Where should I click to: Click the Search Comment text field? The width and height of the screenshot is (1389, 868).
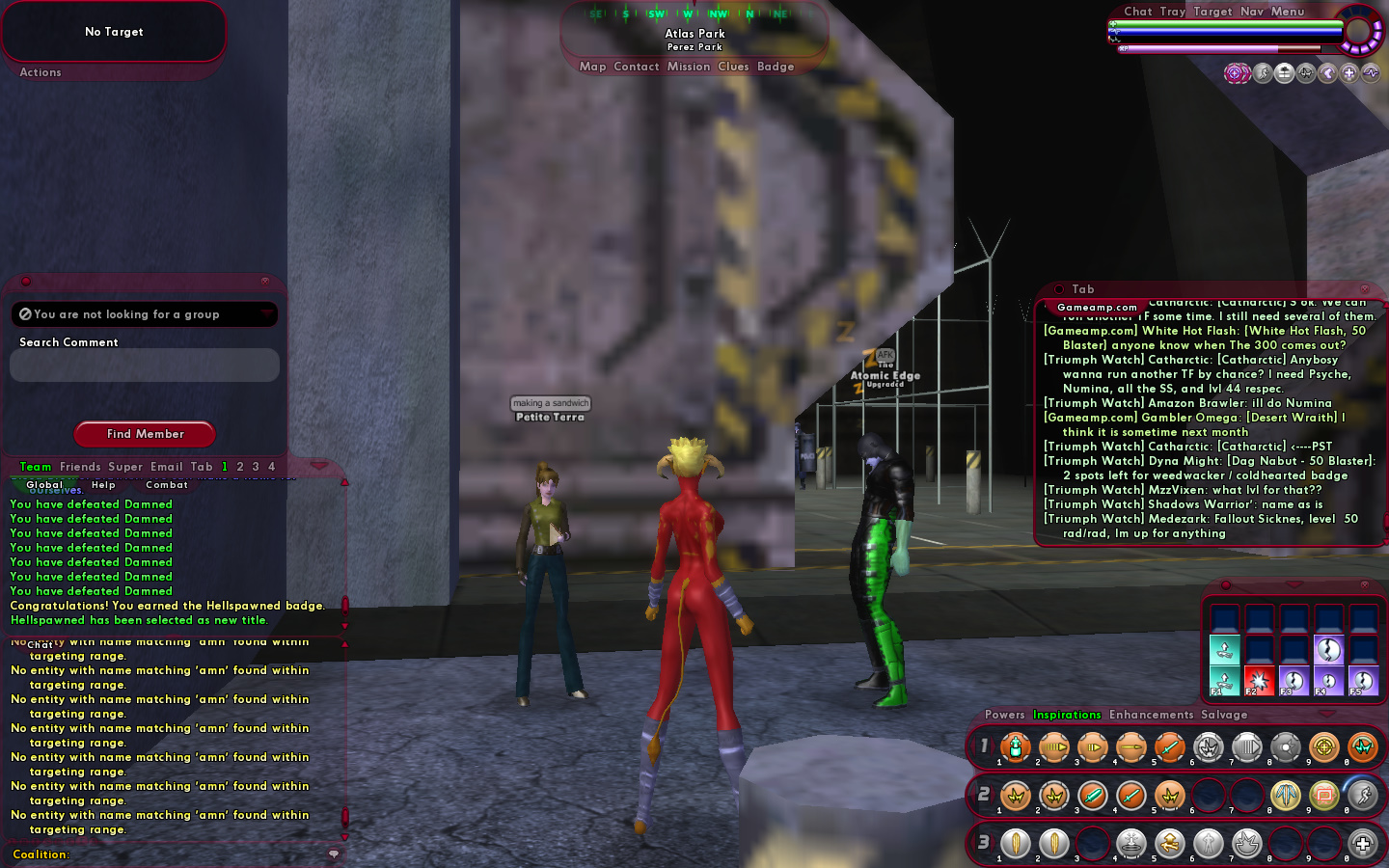145,366
